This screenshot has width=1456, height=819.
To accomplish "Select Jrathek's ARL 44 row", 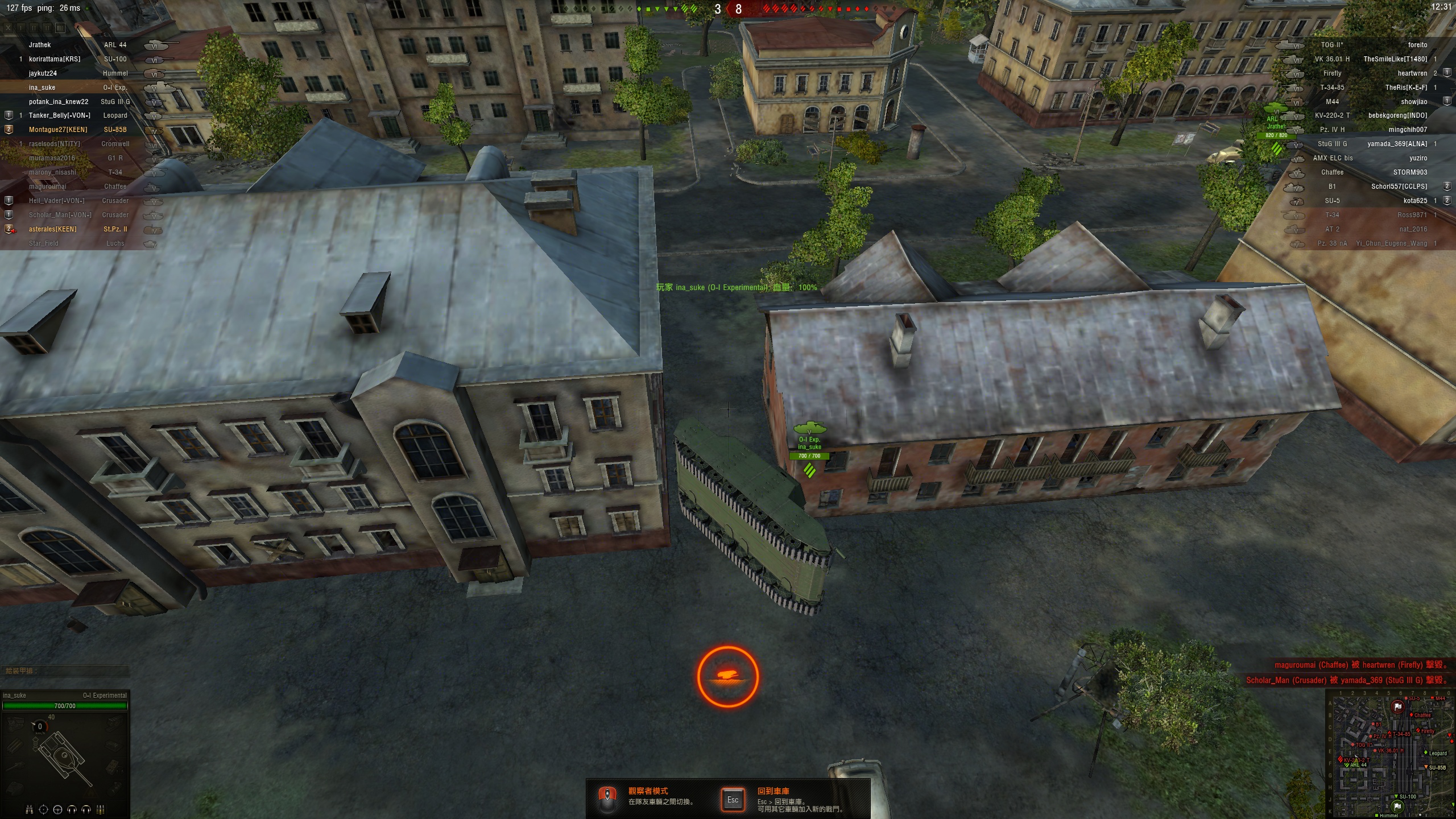I will pyautogui.click(x=80, y=45).
